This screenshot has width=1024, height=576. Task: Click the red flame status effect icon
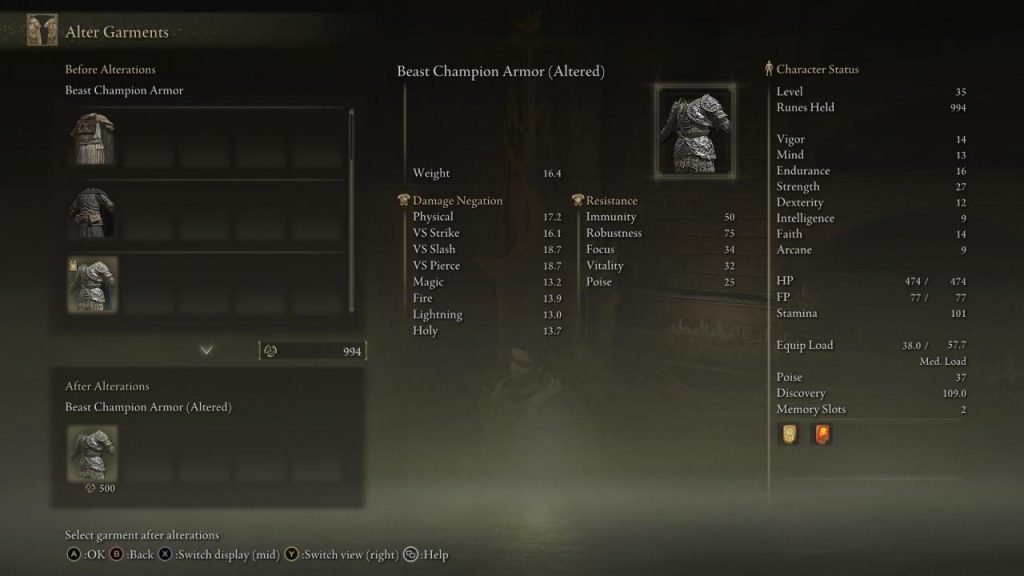[x=822, y=434]
